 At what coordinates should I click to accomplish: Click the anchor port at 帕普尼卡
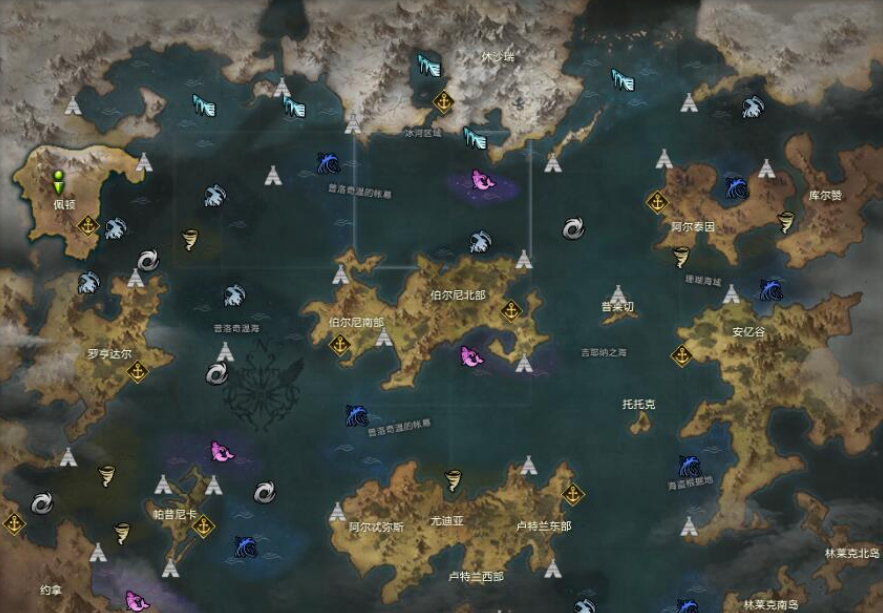(x=204, y=525)
